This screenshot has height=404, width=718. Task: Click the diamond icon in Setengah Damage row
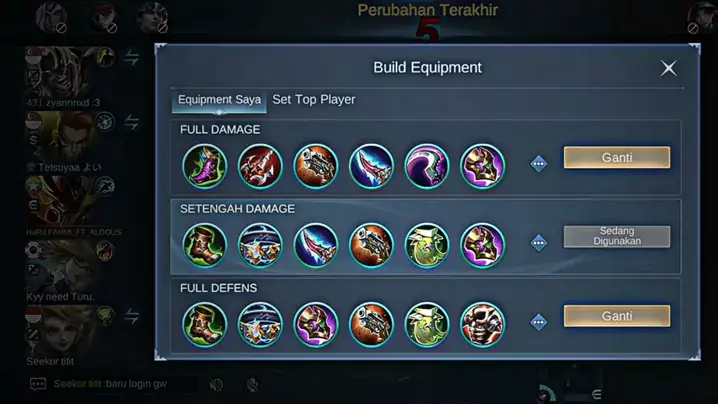pyautogui.click(x=539, y=243)
